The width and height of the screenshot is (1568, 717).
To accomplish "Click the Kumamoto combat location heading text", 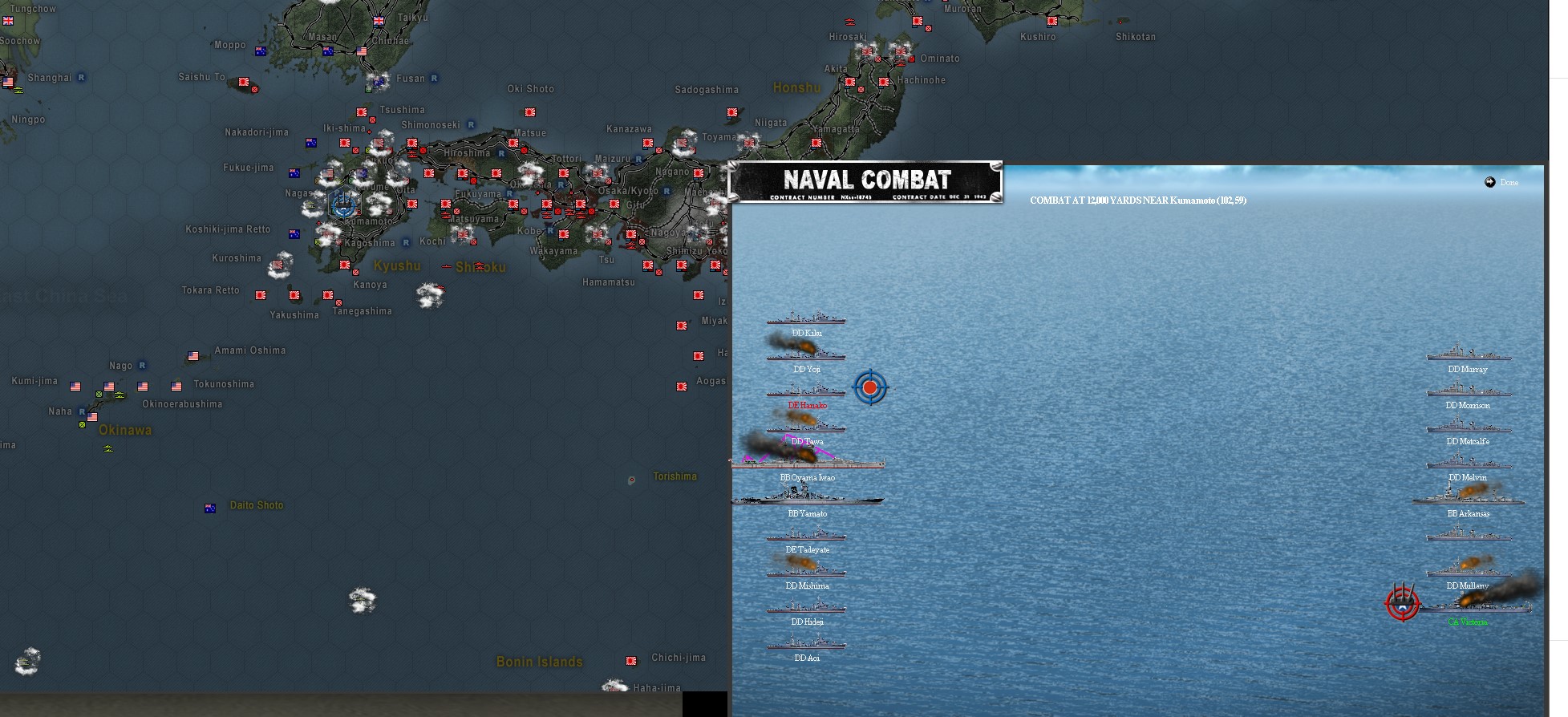I will pyautogui.click(x=1138, y=201).
